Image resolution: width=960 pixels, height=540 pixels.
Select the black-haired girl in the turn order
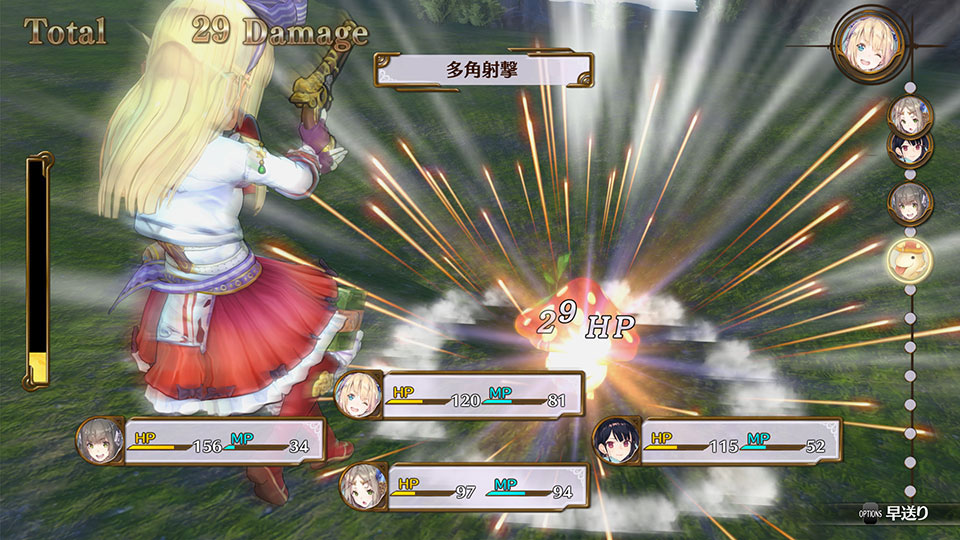910,150
